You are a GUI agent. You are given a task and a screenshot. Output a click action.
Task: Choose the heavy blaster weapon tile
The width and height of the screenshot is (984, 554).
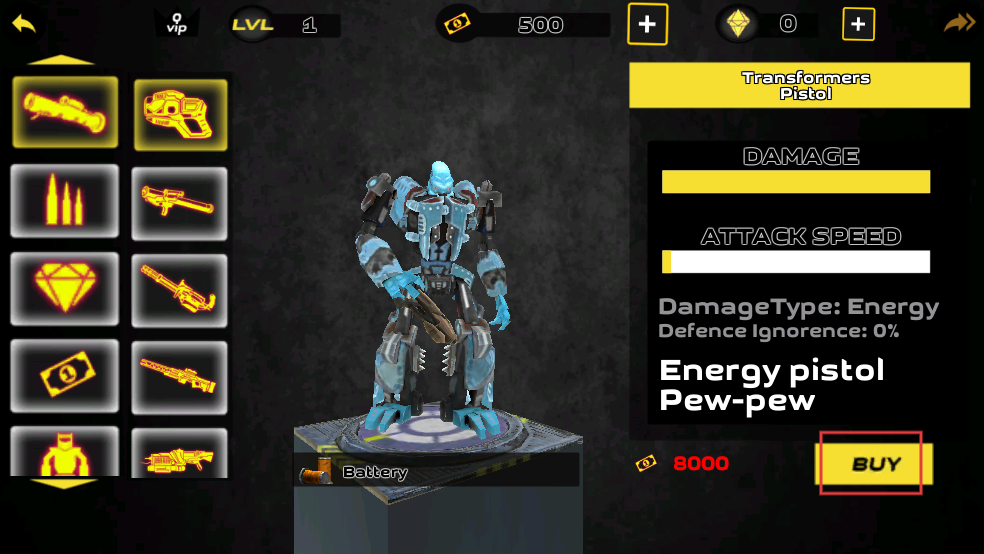(180, 454)
